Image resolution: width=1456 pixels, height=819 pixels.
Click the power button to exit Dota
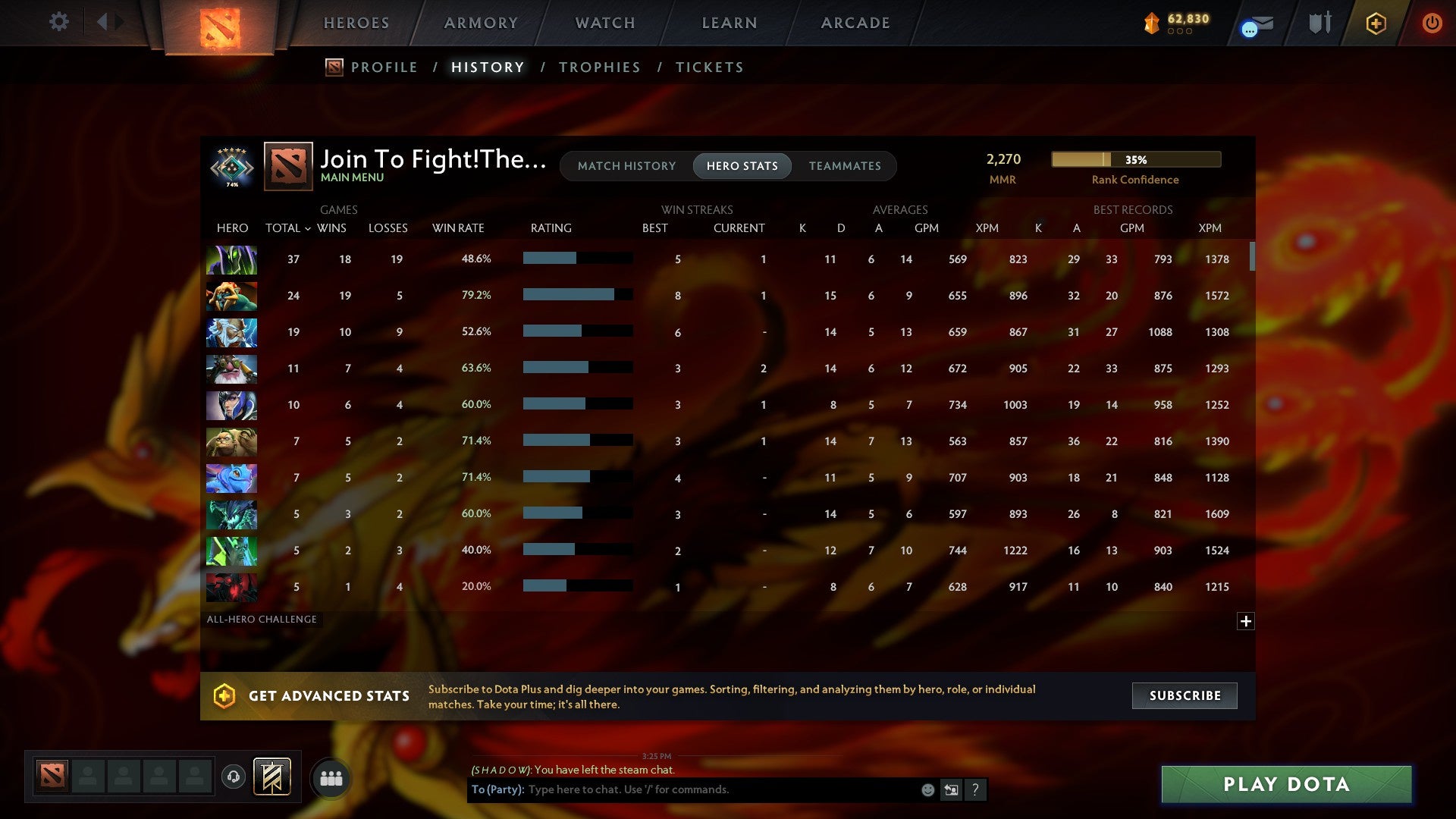(1432, 23)
